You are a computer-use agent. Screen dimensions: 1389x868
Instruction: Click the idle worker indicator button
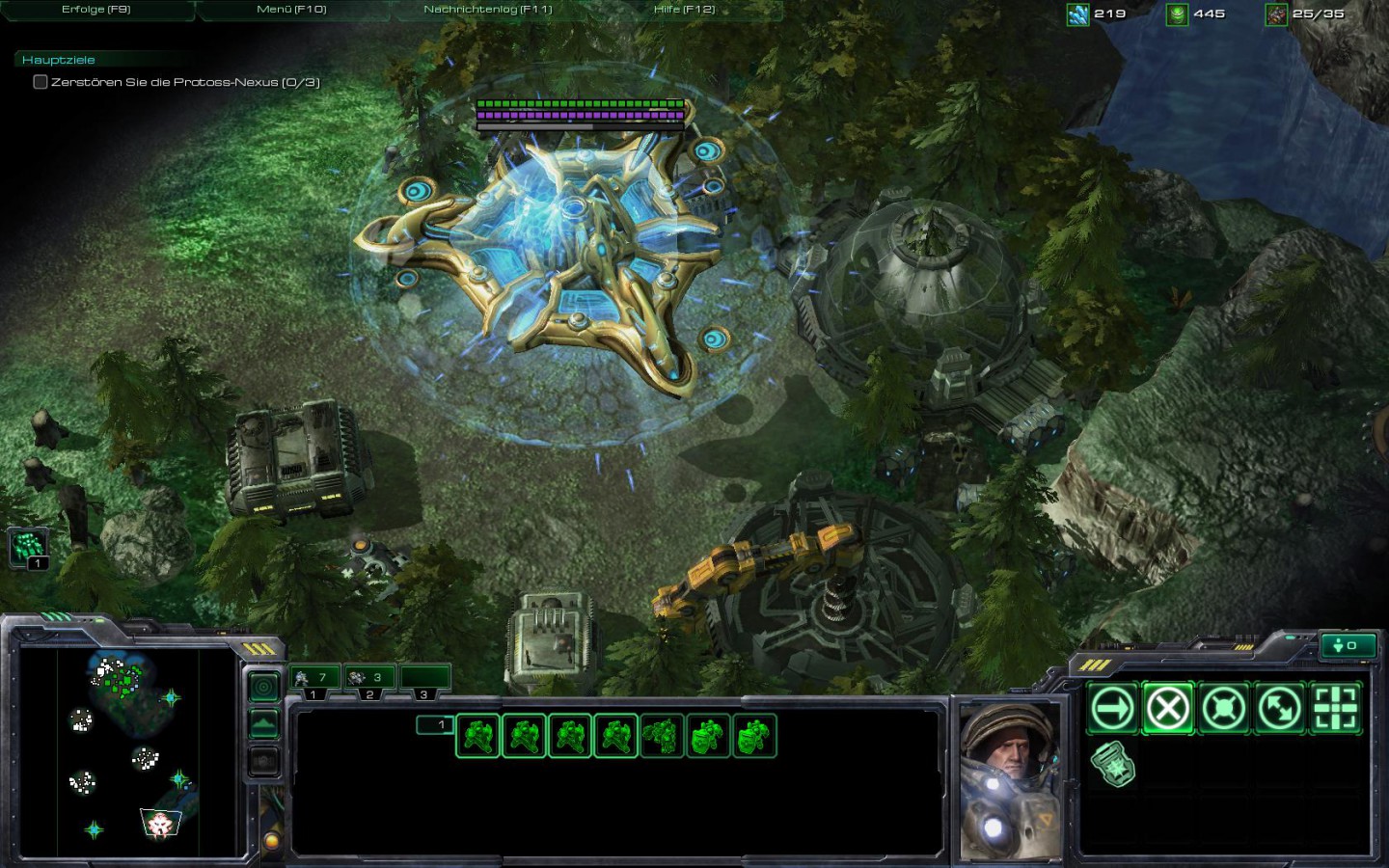[x=1348, y=646]
